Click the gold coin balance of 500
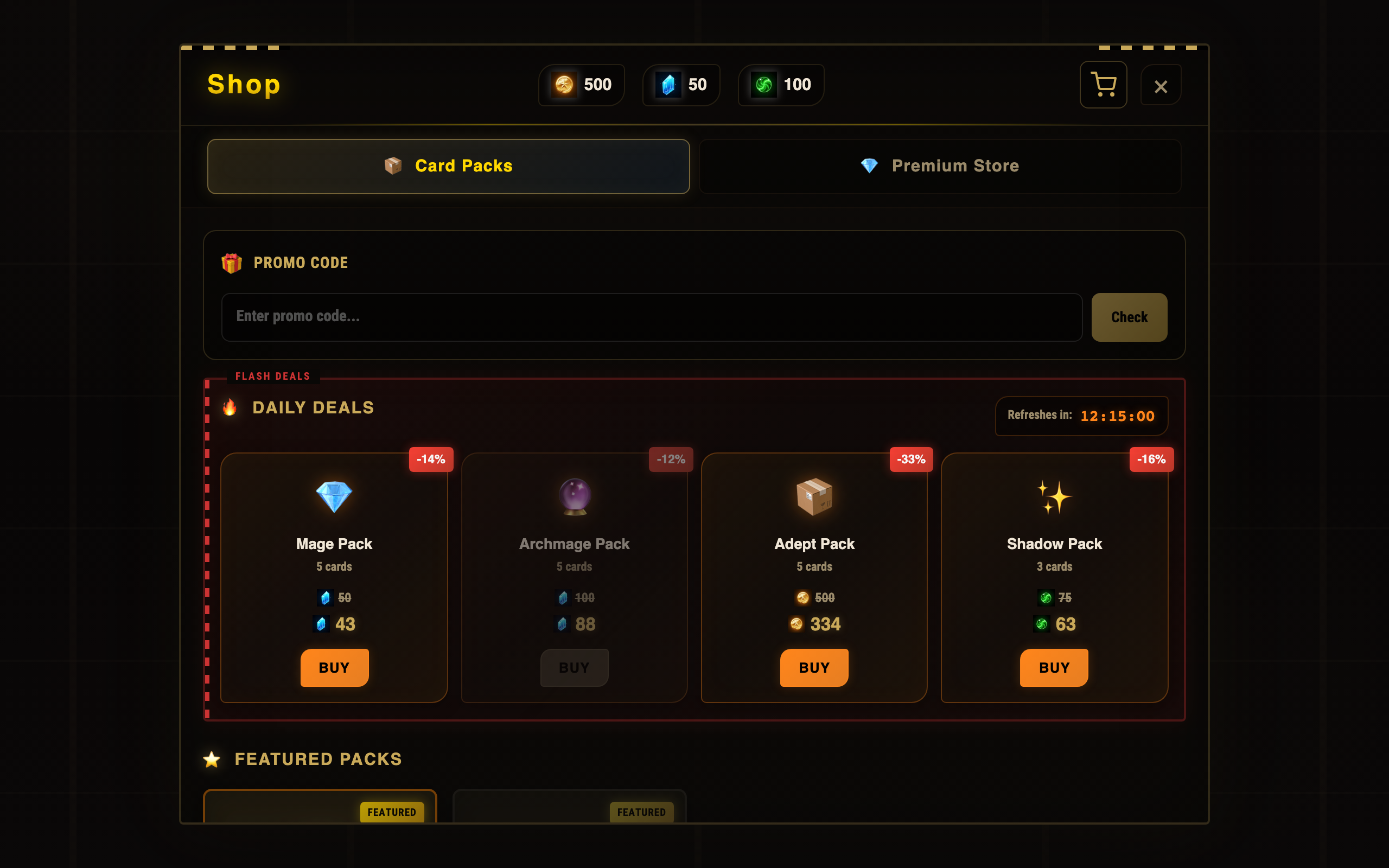 (x=581, y=85)
